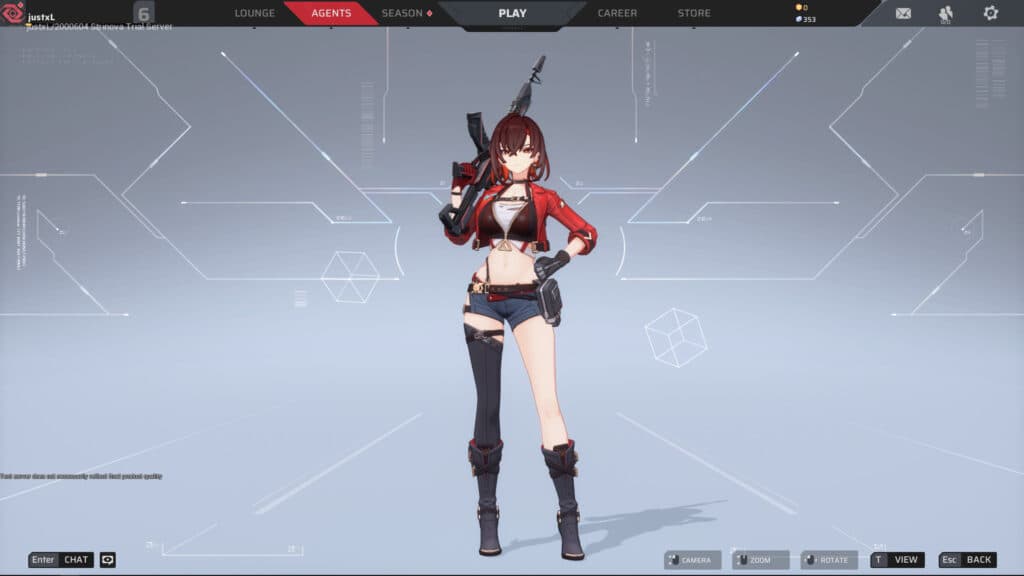Go to the Career tab
Viewport: 1024px width, 576px height.
pyautogui.click(x=617, y=13)
